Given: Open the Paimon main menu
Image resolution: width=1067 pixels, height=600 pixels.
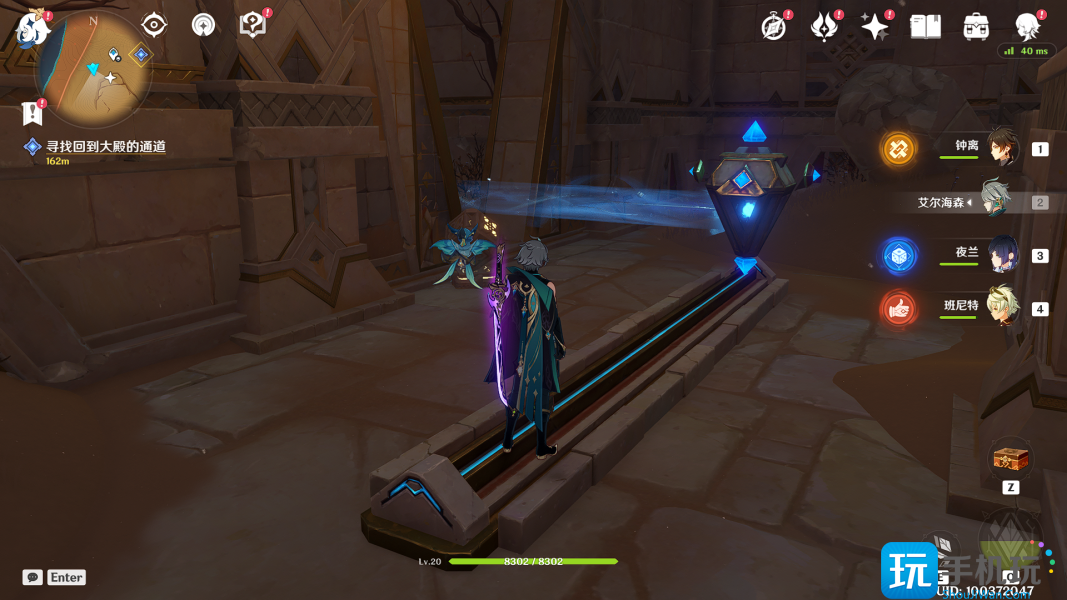Looking at the screenshot, I should pyautogui.click(x=33, y=29).
